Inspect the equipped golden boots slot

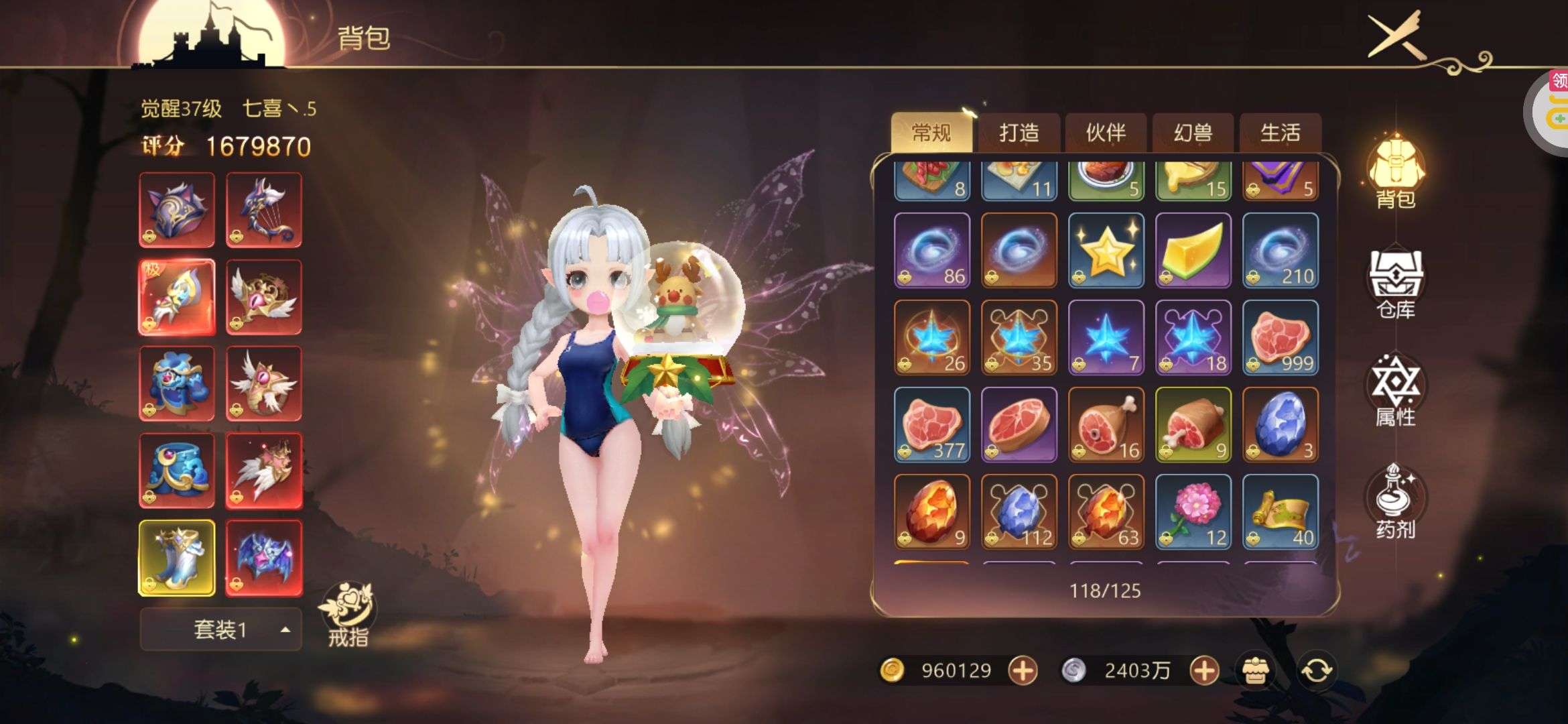pos(177,558)
